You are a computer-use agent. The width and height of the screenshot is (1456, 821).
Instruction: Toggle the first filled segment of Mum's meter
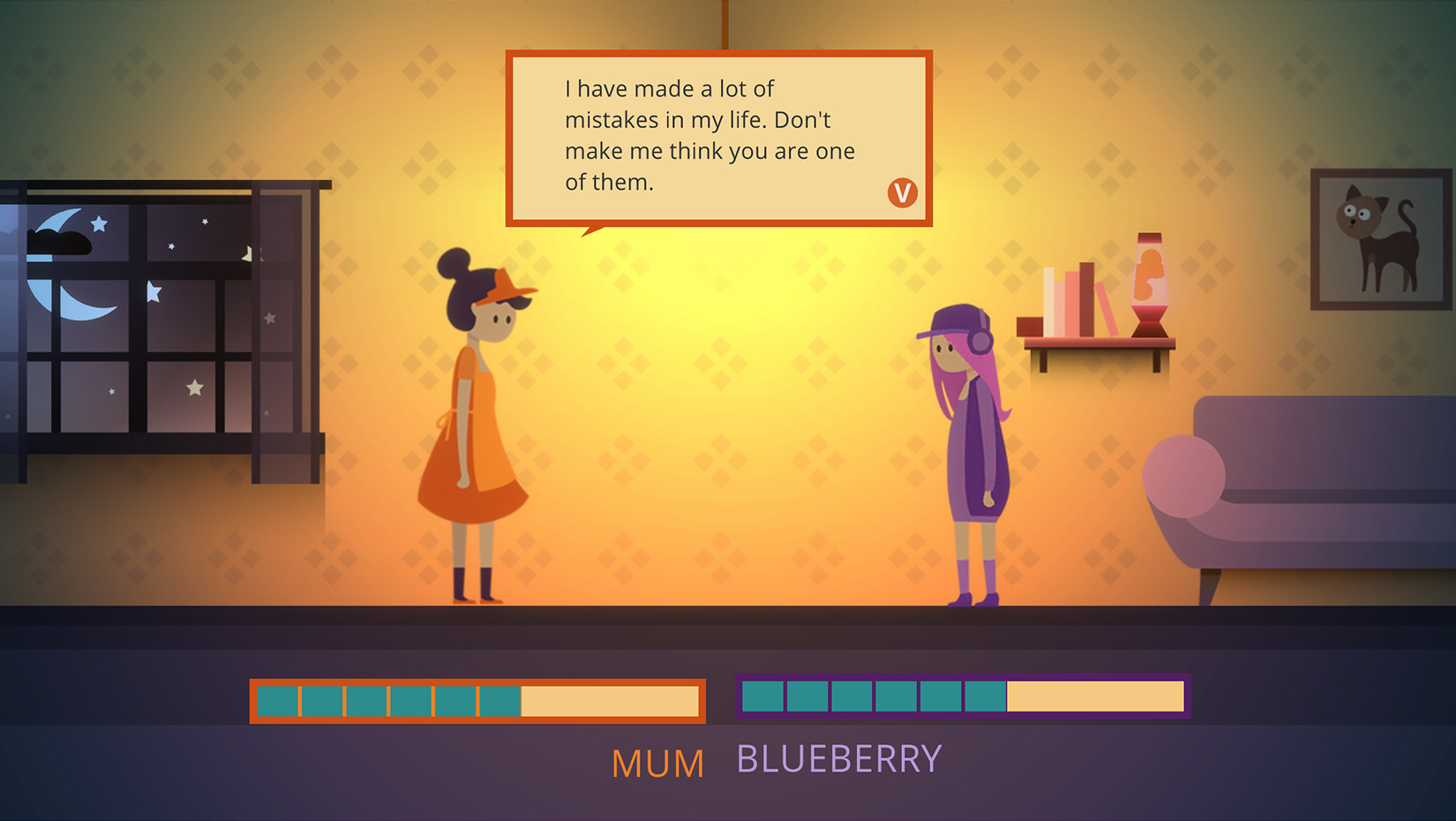(x=278, y=699)
